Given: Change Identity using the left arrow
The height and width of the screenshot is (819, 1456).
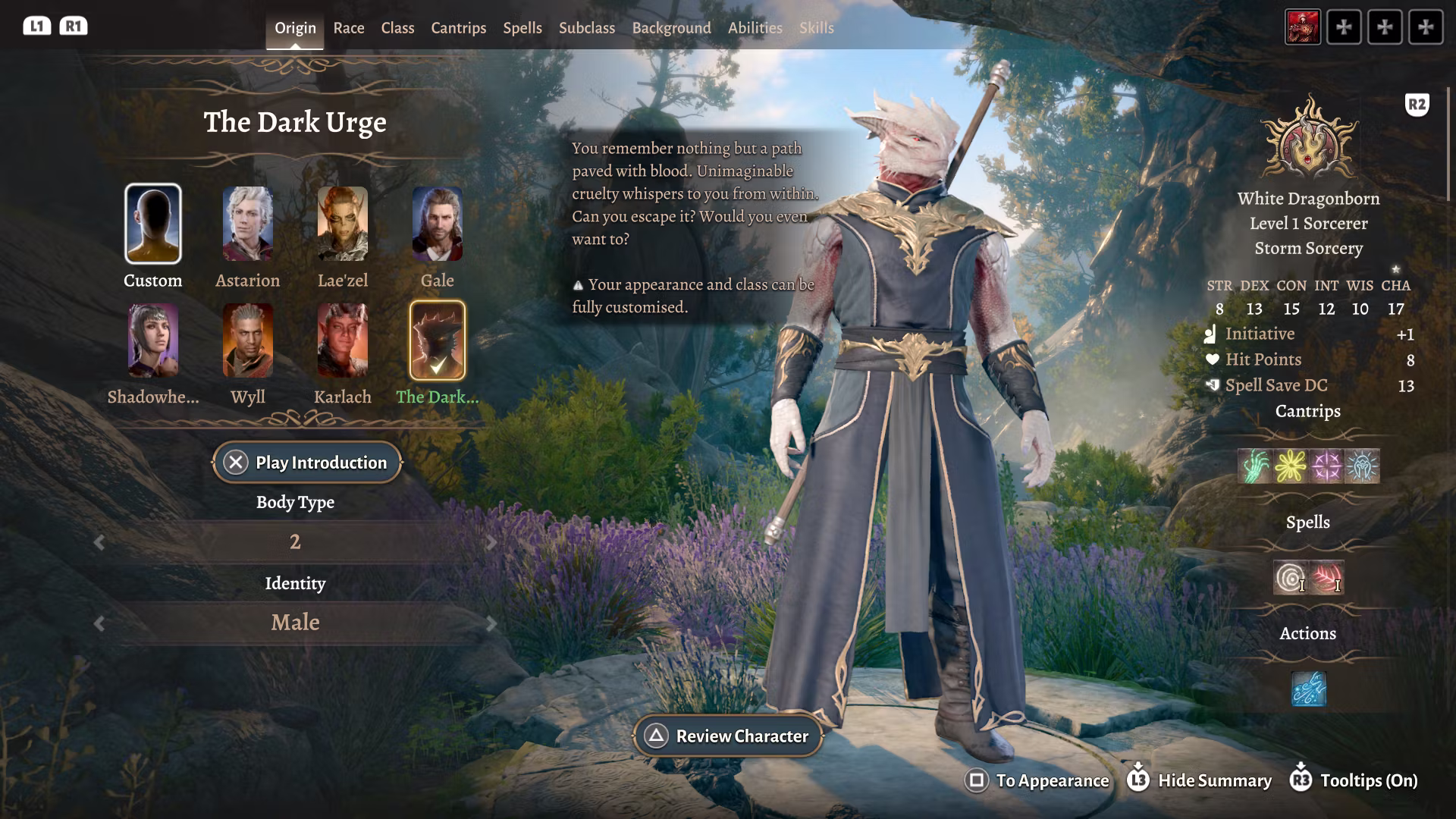Looking at the screenshot, I should (x=99, y=623).
